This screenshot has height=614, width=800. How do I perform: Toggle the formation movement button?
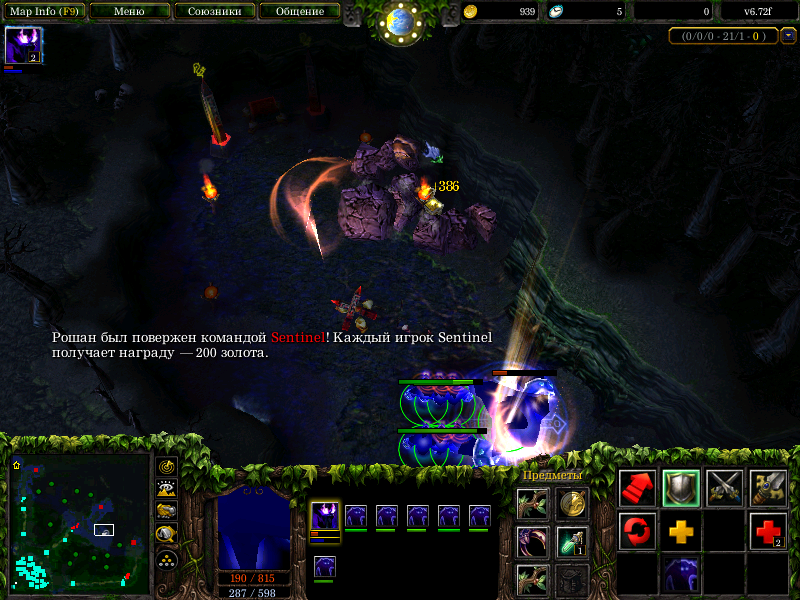pyautogui.click(x=167, y=558)
